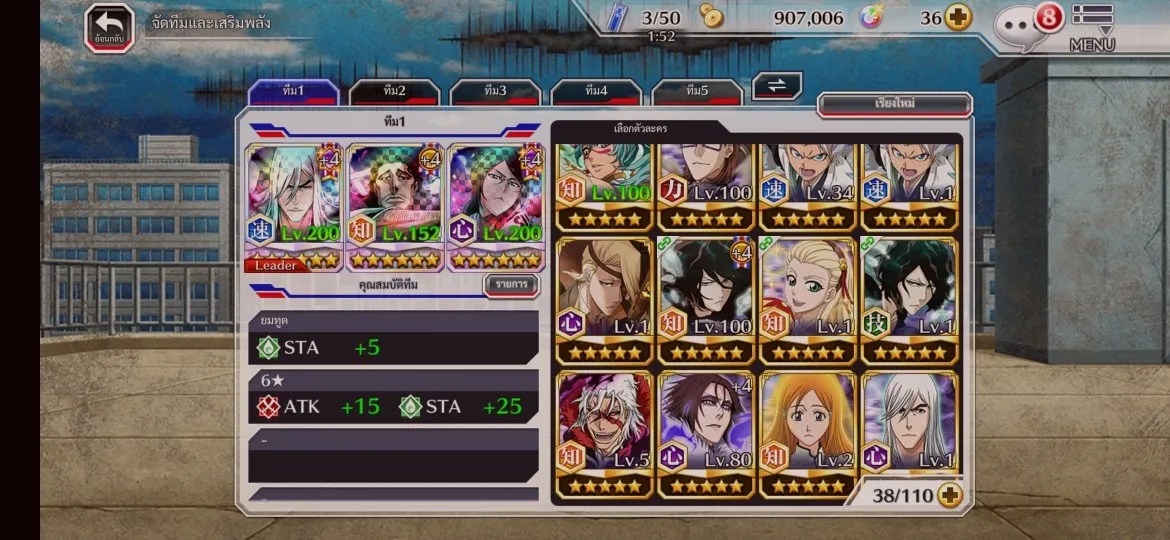Switch to the ทีม4 tab
The width and height of the screenshot is (1170, 540).
pos(596,92)
